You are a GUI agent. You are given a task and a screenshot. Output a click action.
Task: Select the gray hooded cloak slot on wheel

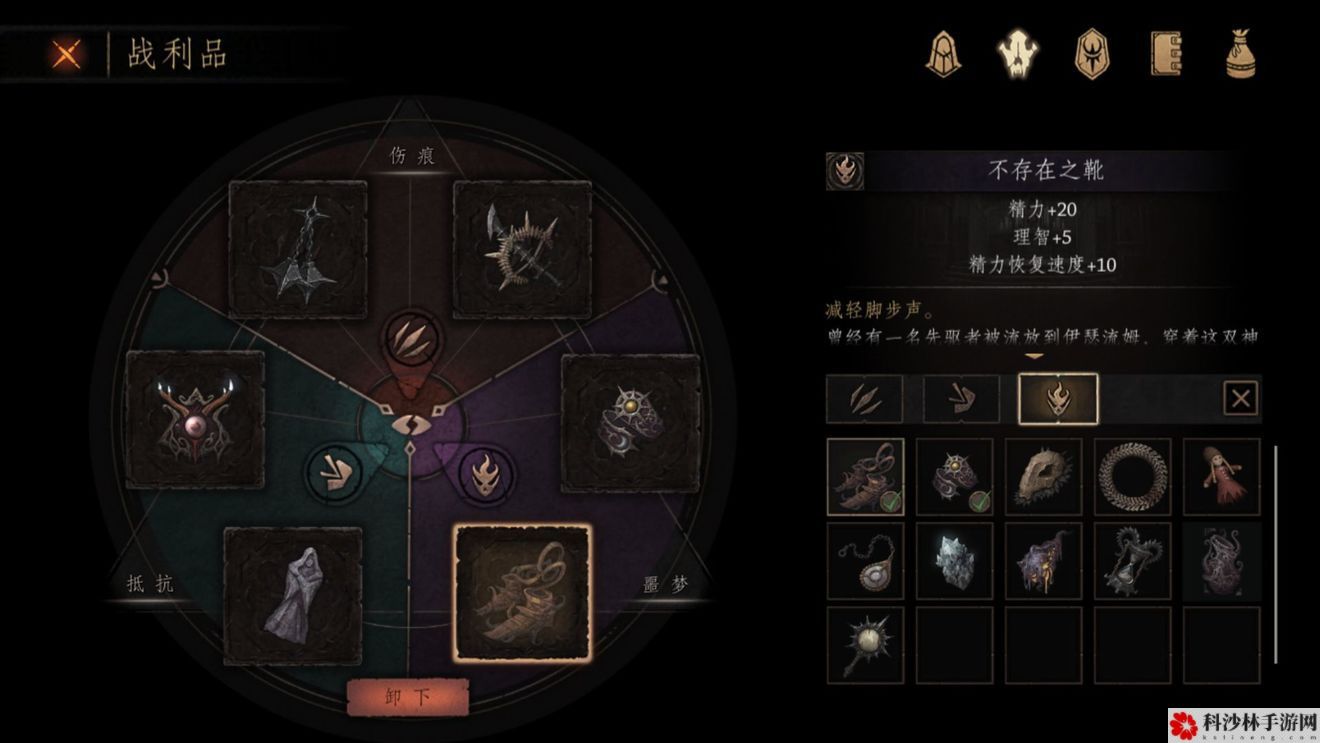tap(293, 596)
